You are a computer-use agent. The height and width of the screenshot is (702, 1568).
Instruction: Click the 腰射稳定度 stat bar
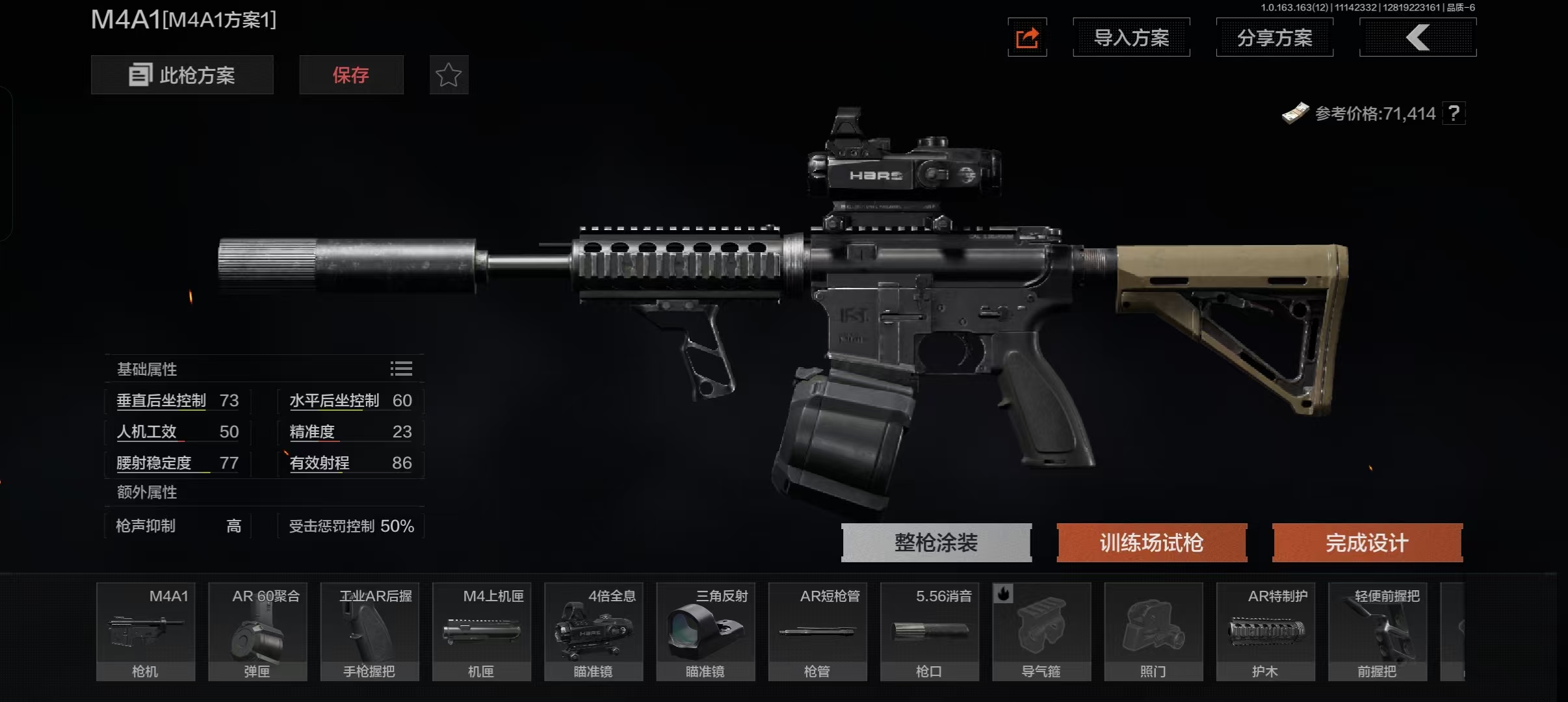tap(176, 463)
